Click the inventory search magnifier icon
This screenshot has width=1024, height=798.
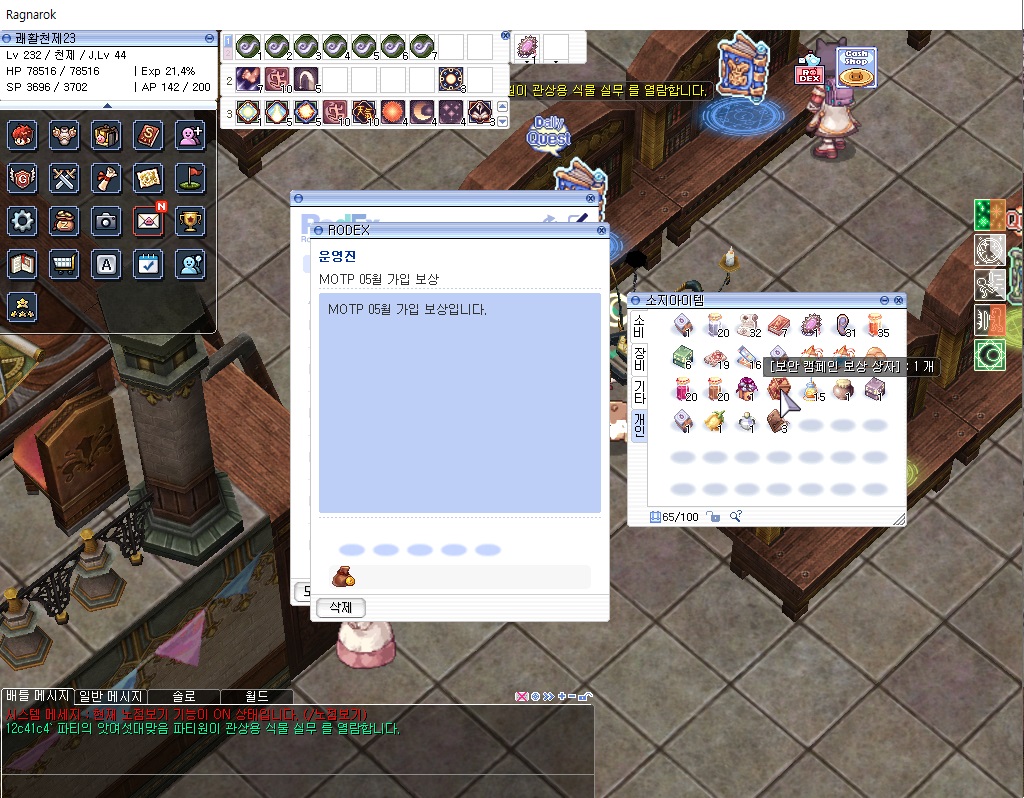[x=736, y=516]
